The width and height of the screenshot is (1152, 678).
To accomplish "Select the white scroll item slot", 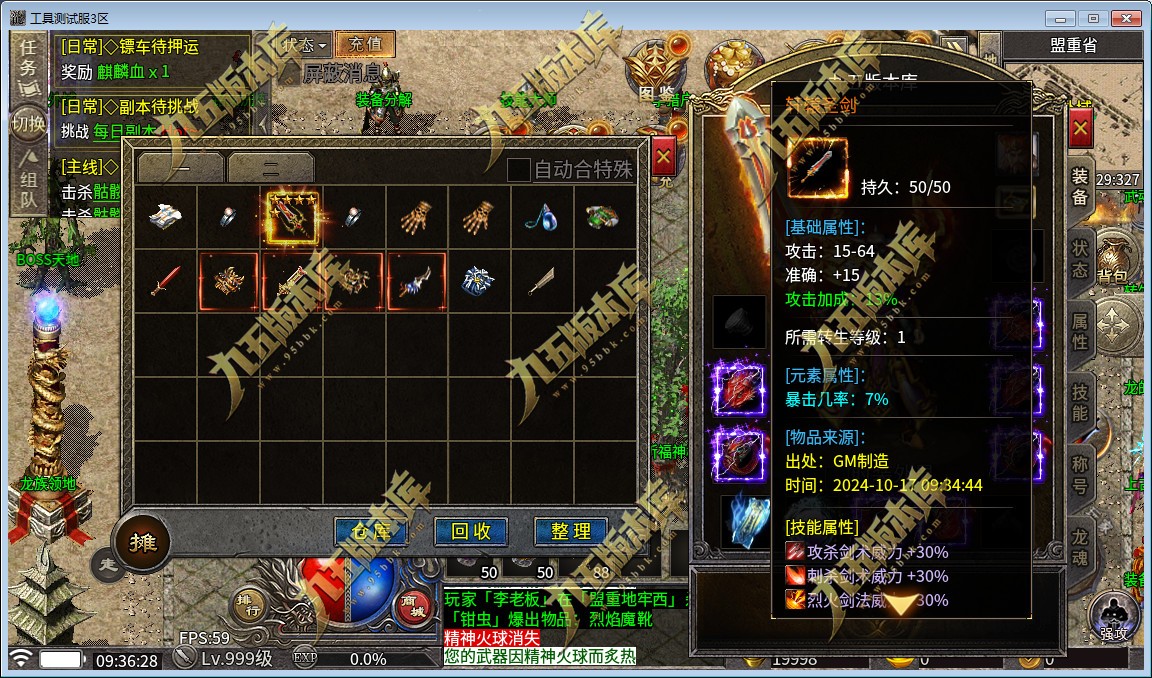I will (166, 219).
